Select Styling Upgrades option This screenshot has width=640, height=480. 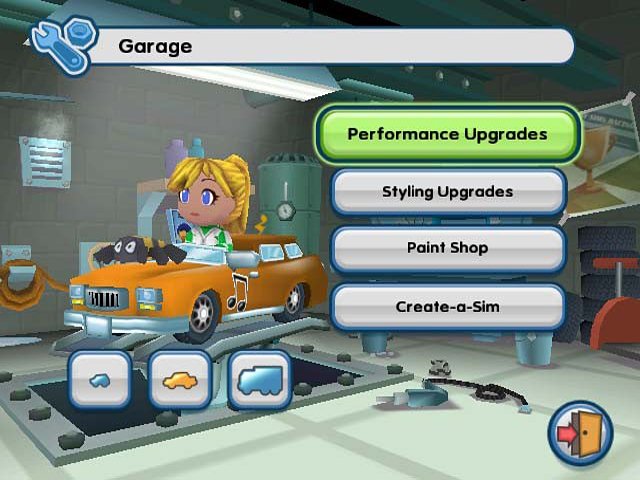pyautogui.click(x=447, y=191)
